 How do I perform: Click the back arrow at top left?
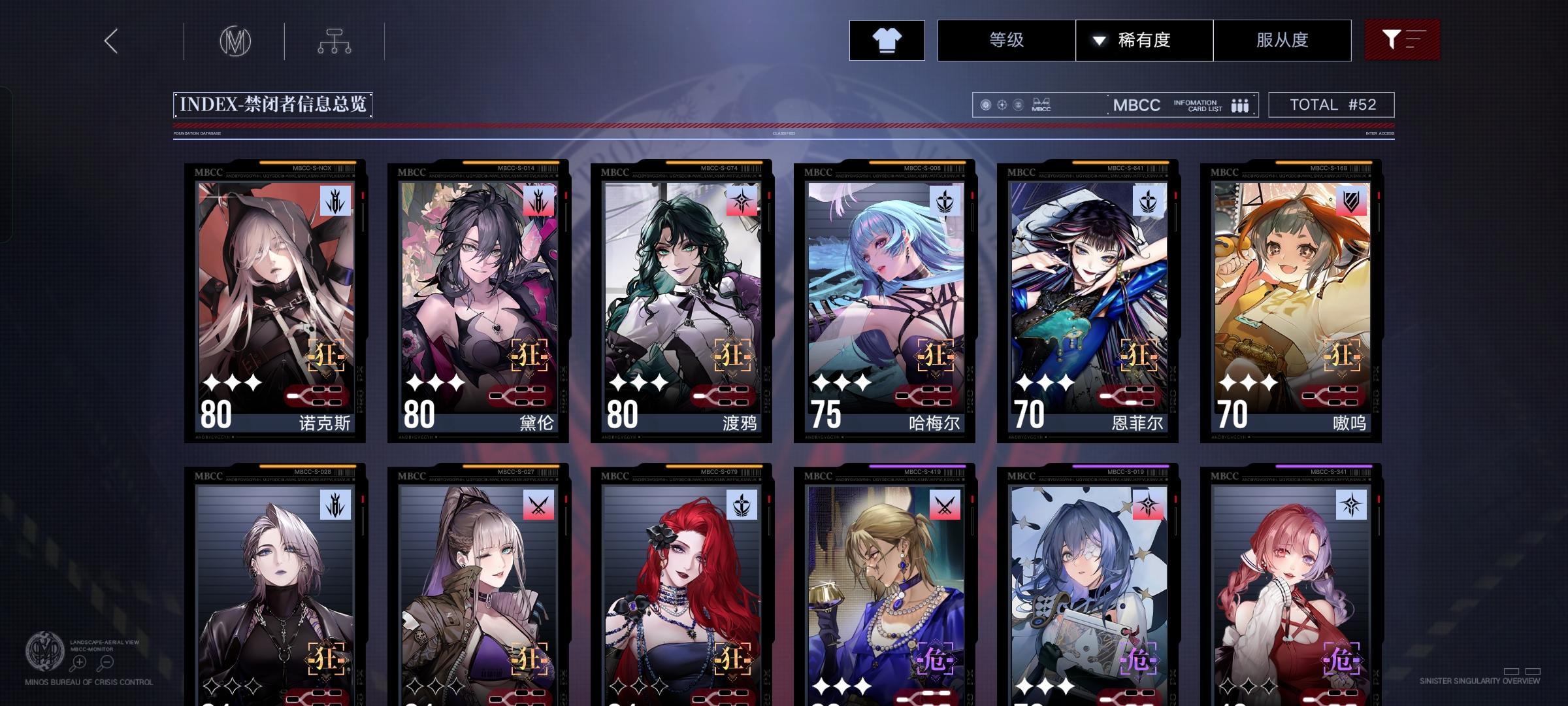(110, 41)
